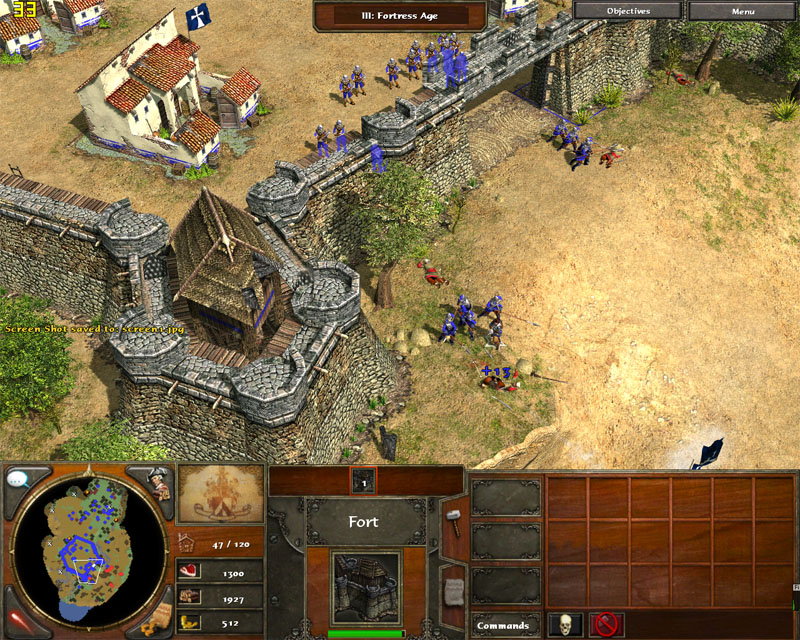Click the Fortress Age banner
This screenshot has height=640, width=800.
(x=400, y=16)
